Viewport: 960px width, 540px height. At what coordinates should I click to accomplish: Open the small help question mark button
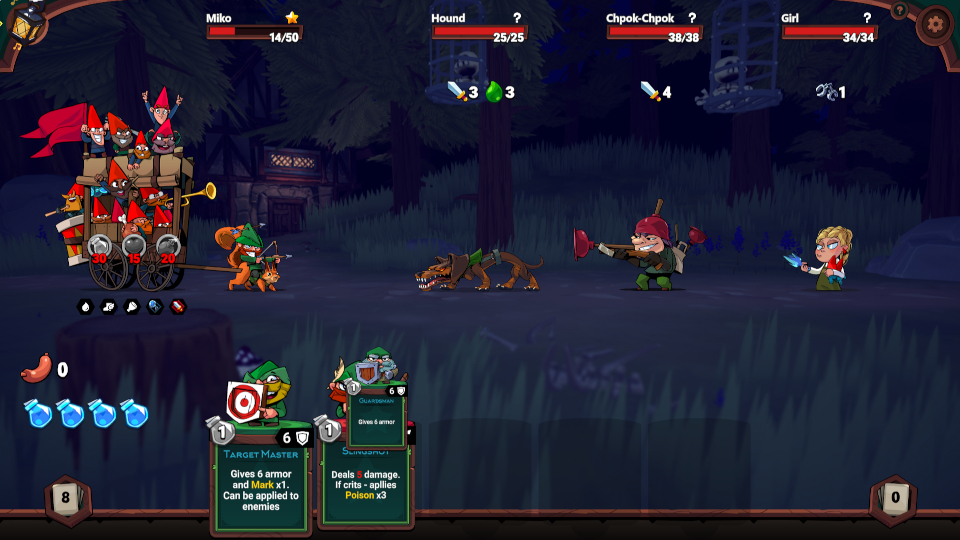click(899, 11)
